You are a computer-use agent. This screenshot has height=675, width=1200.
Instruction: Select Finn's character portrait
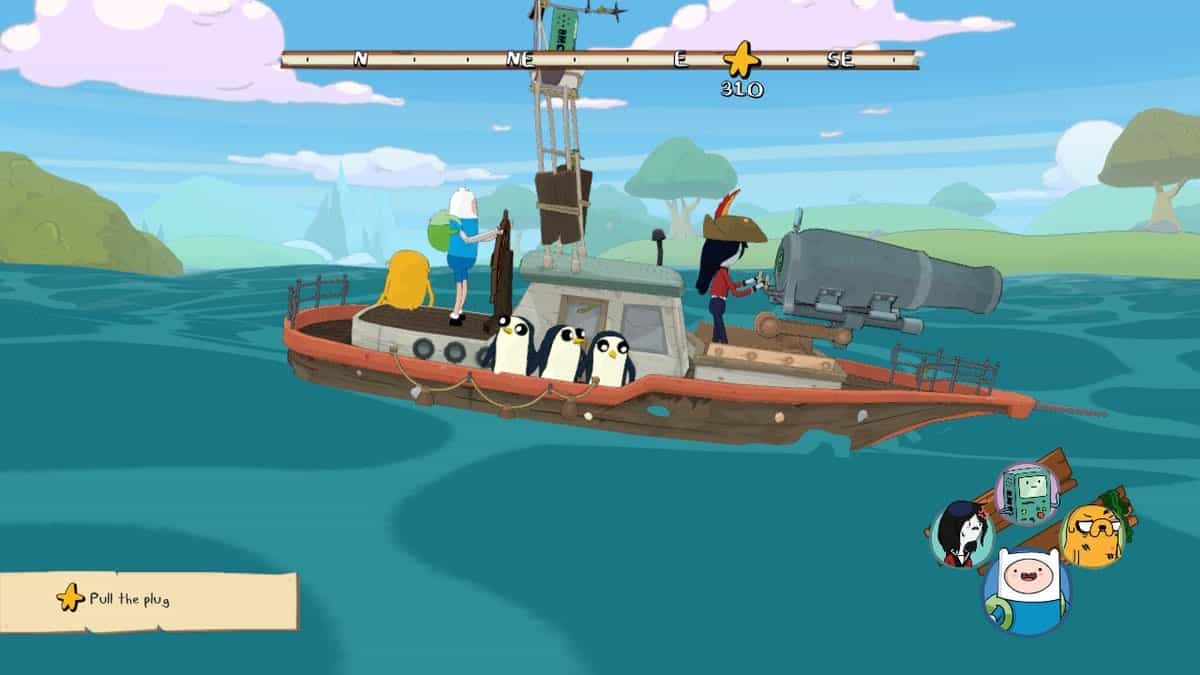pyautogui.click(x=1025, y=590)
